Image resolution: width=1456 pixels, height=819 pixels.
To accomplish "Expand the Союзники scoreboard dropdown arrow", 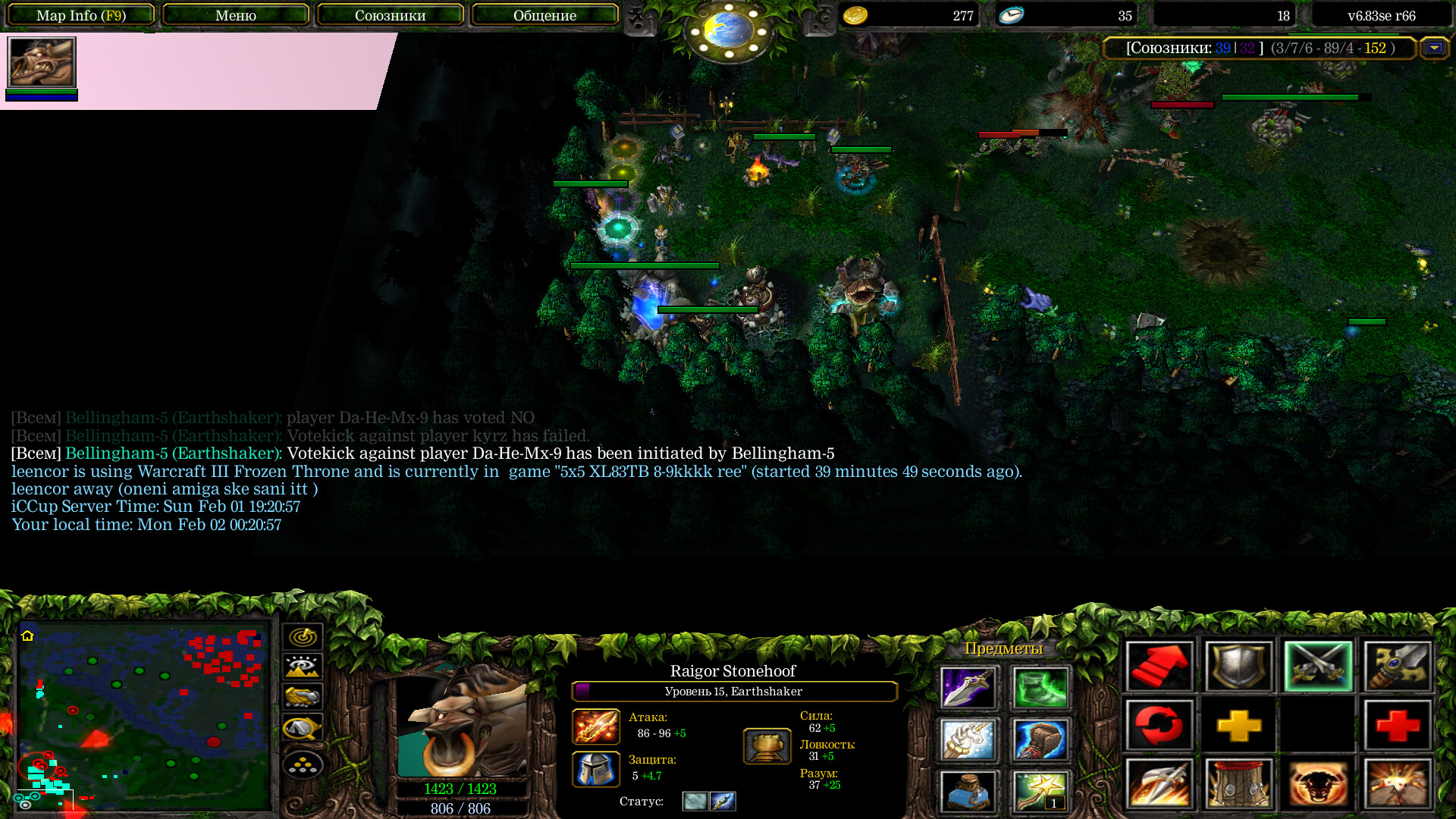I will [1434, 48].
